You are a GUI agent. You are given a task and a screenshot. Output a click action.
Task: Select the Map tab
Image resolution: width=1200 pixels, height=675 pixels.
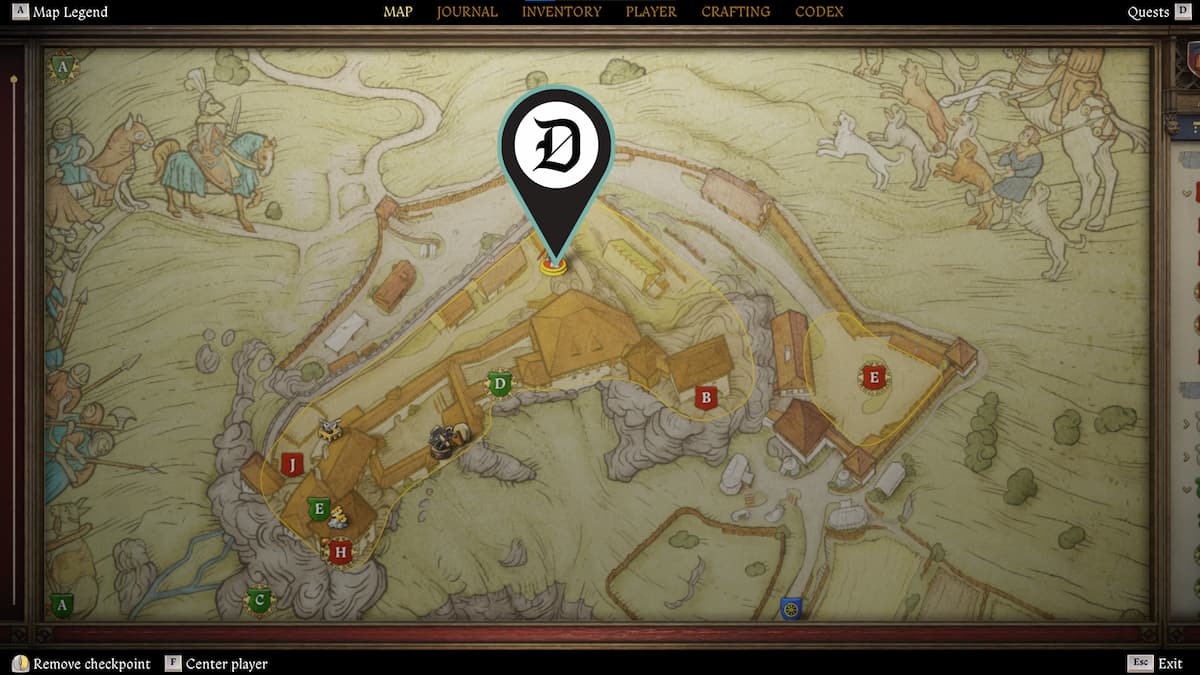pos(398,12)
